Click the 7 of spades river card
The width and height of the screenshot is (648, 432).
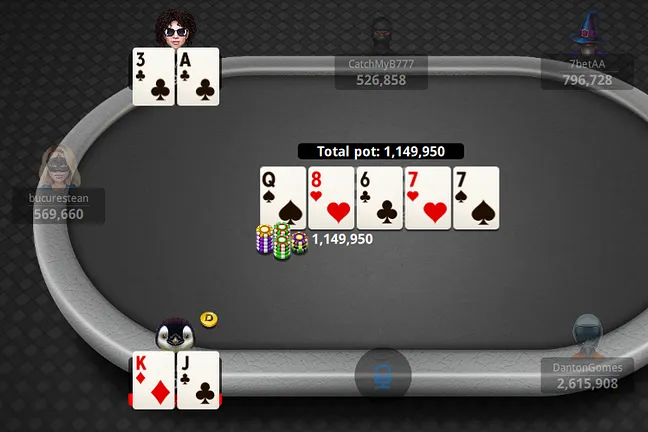click(476, 197)
